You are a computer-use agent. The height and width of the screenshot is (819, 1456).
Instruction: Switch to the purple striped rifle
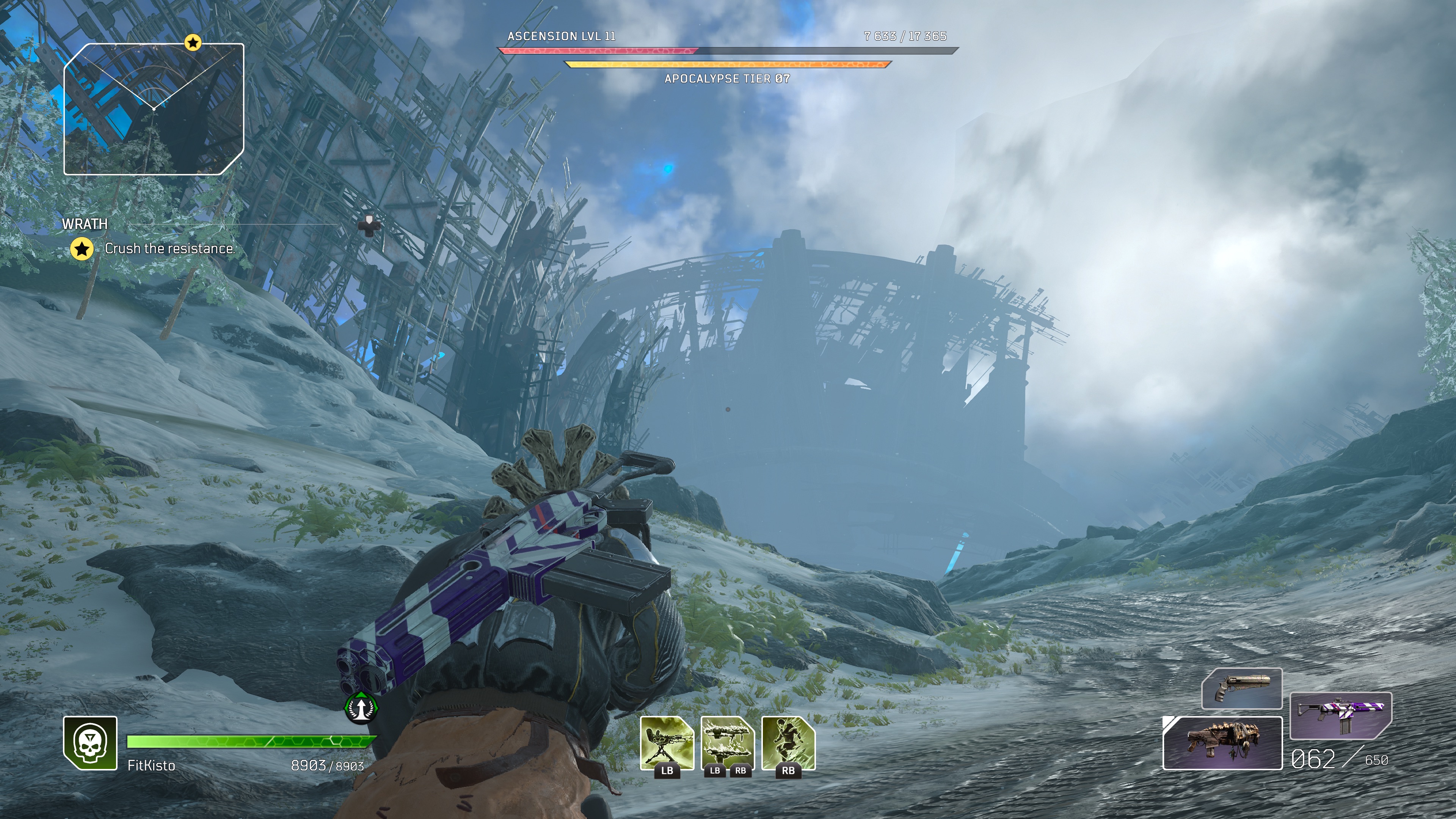[x=1341, y=715]
